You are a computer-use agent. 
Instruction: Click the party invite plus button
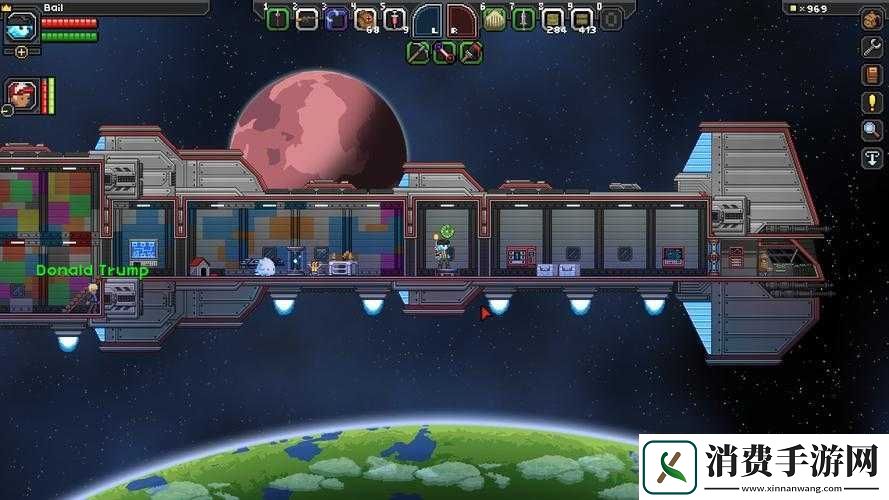(21, 51)
